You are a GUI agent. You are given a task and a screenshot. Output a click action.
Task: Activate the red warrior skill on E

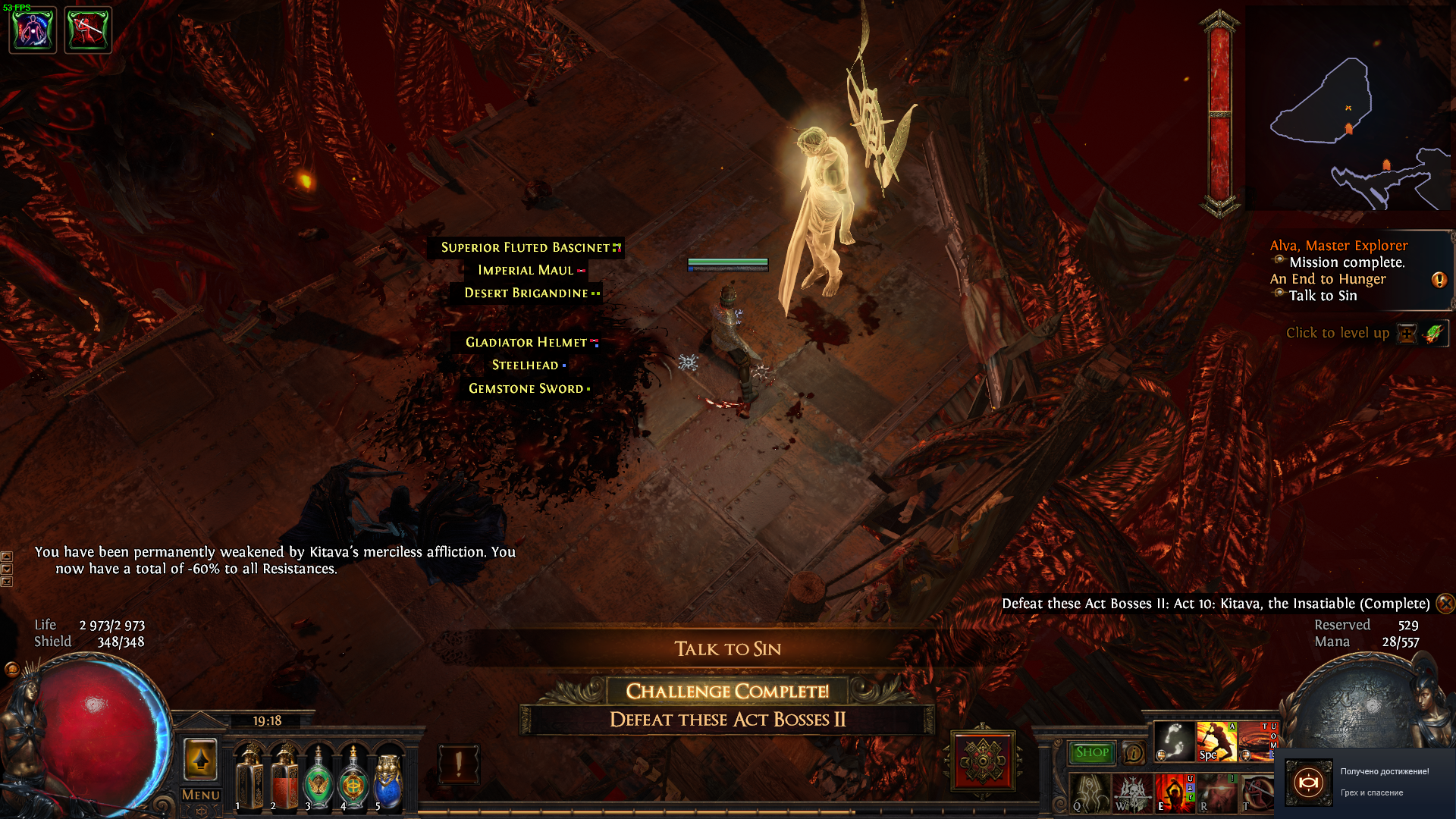[1174, 794]
